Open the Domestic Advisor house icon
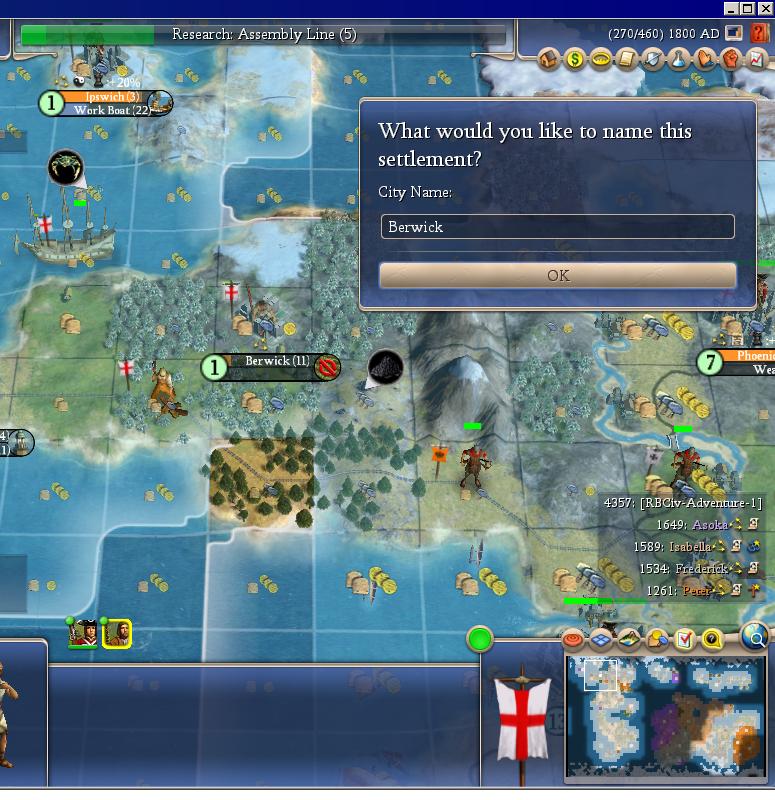 point(549,60)
